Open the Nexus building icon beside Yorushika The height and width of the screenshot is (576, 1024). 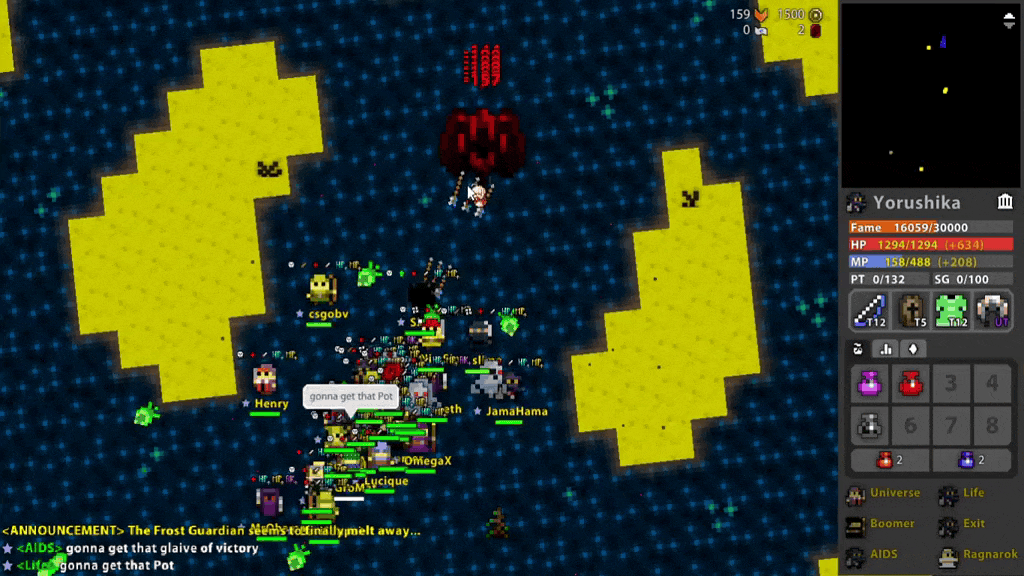point(1005,202)
